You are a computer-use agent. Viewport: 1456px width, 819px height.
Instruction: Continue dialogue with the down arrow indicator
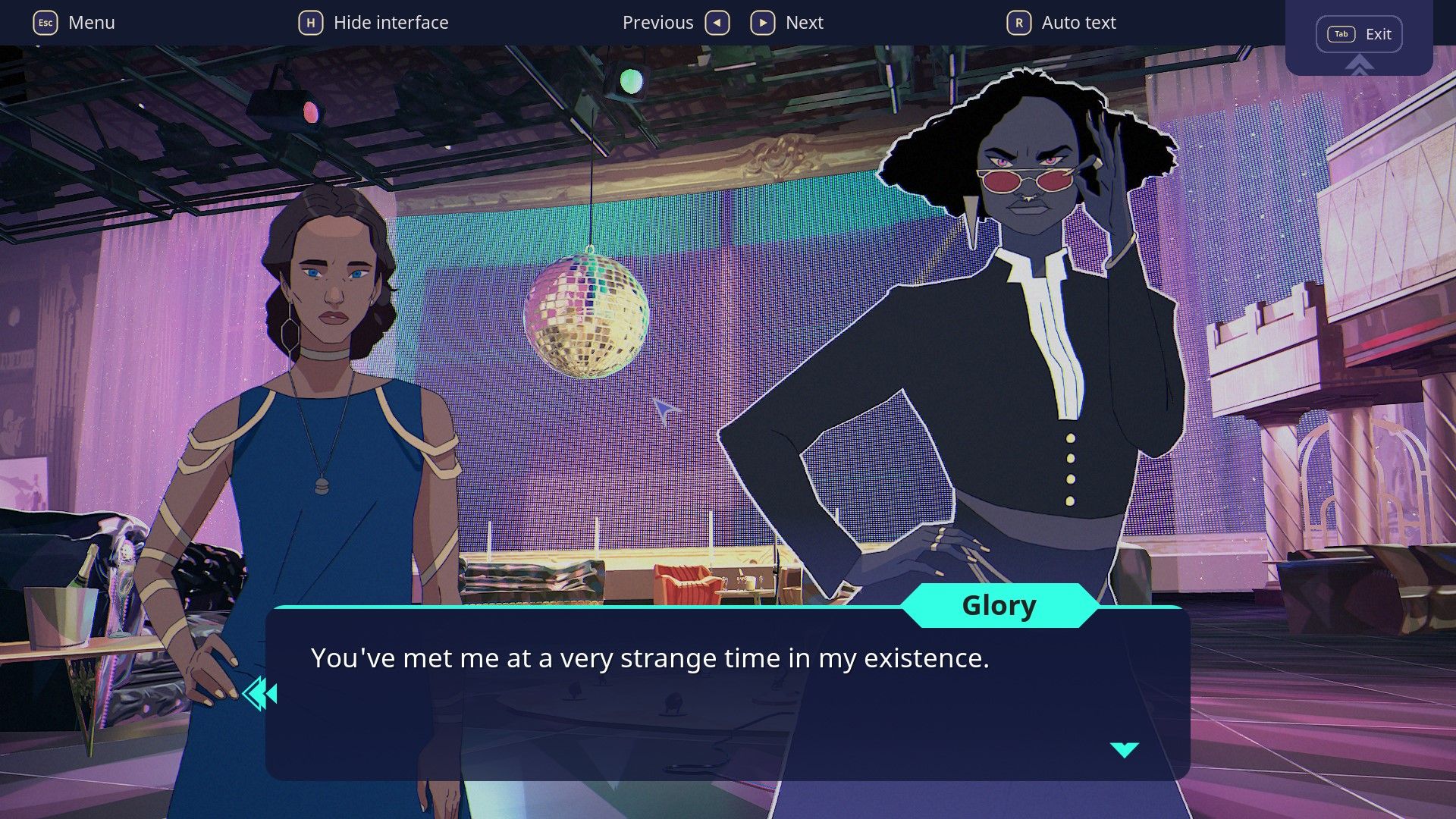1124,749
